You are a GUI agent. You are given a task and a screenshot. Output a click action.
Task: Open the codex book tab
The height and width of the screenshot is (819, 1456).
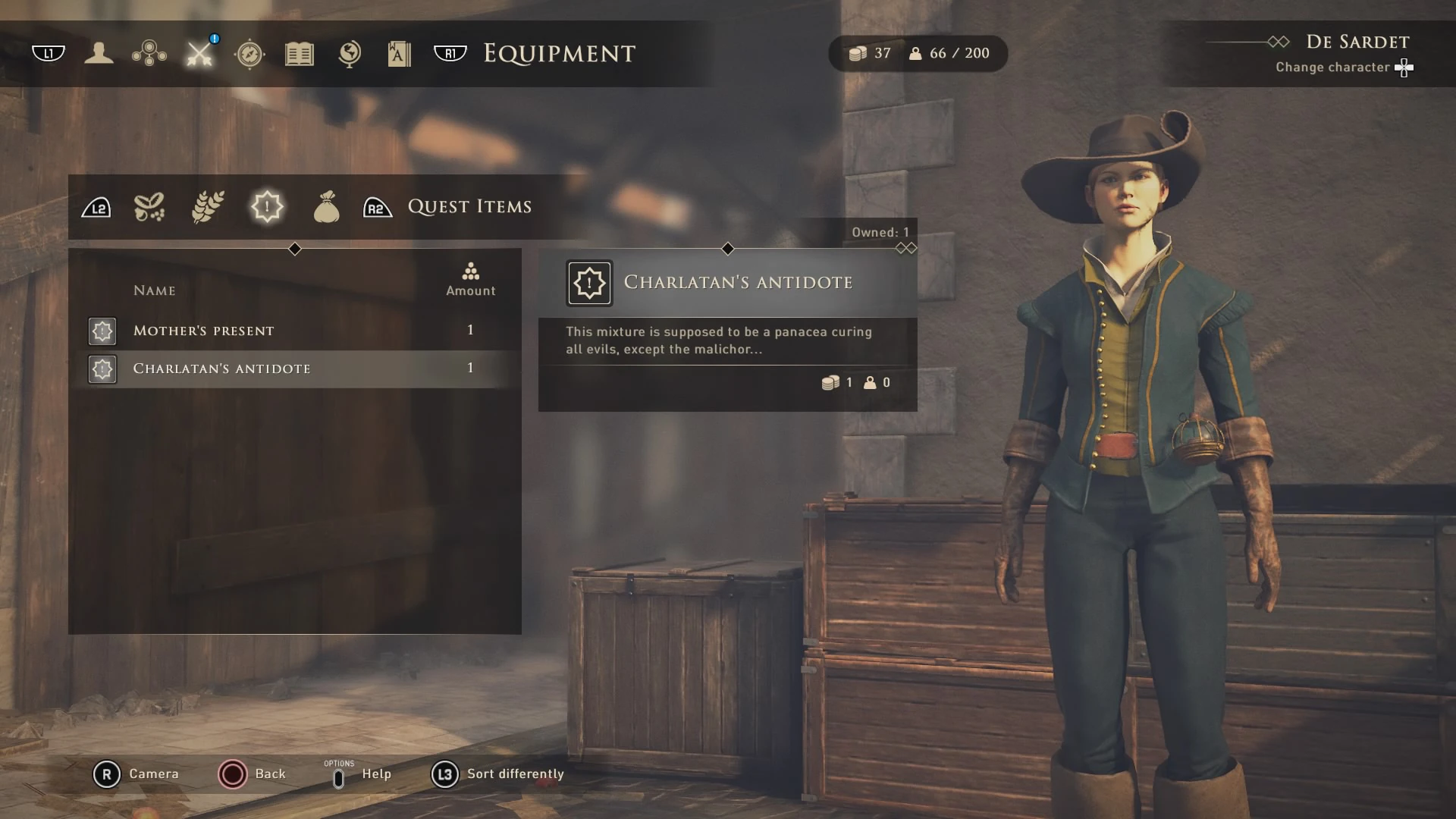(x=399, y=54)
